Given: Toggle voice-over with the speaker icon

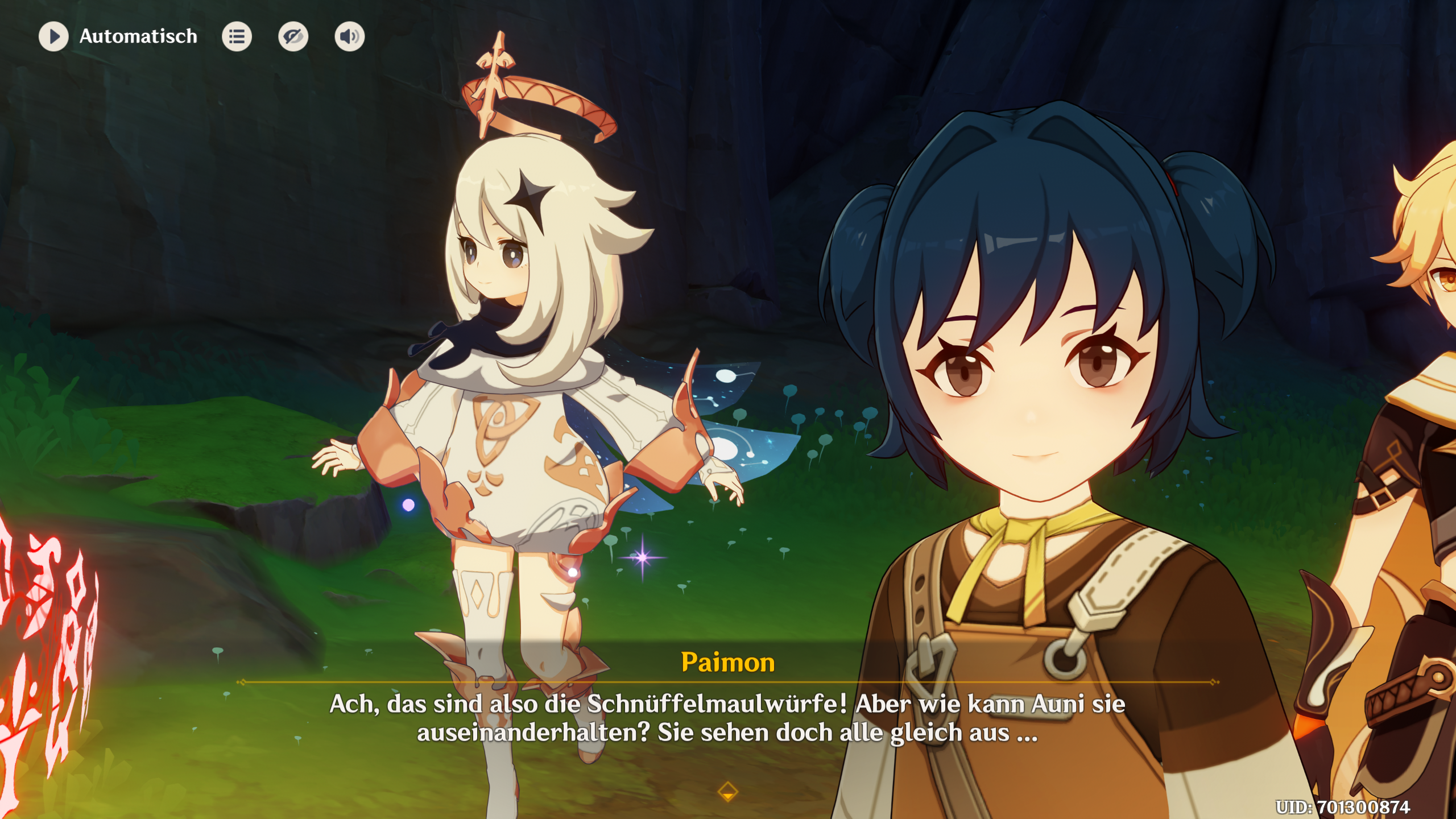Looking at the screenshot, I should [349, 36].
